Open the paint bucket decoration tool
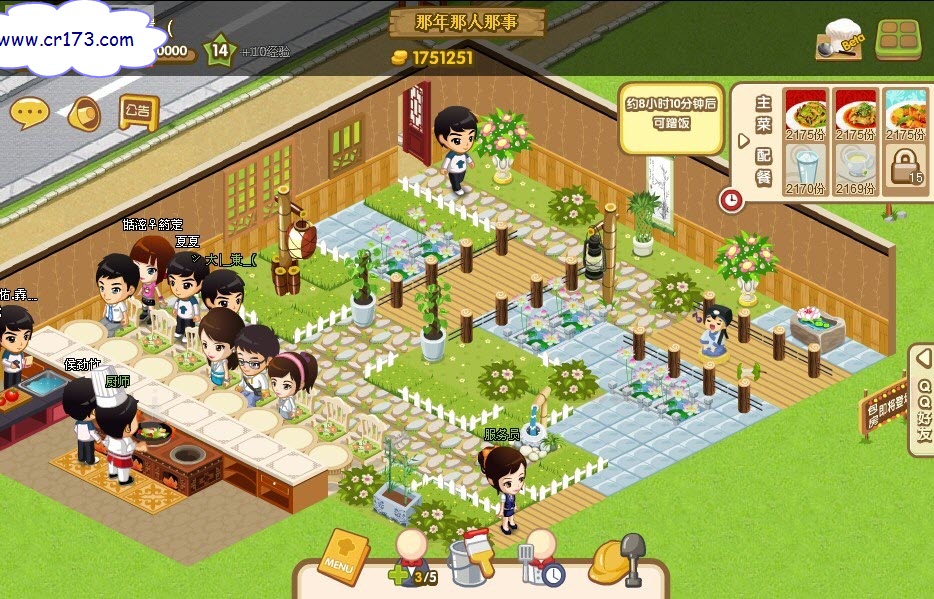This screenshot has height=599, width=934. 471,559
